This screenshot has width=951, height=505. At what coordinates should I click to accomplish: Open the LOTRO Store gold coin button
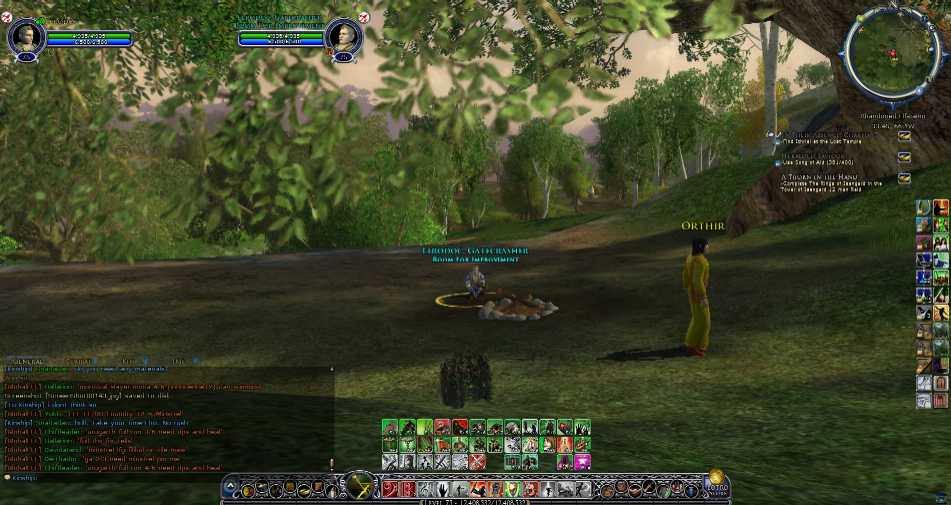[717, 481]
